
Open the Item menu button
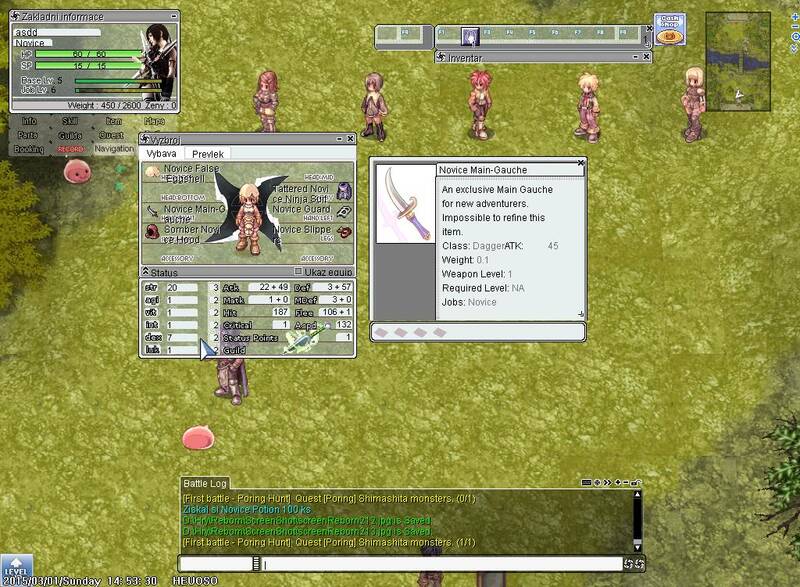[x=114, y=121]
